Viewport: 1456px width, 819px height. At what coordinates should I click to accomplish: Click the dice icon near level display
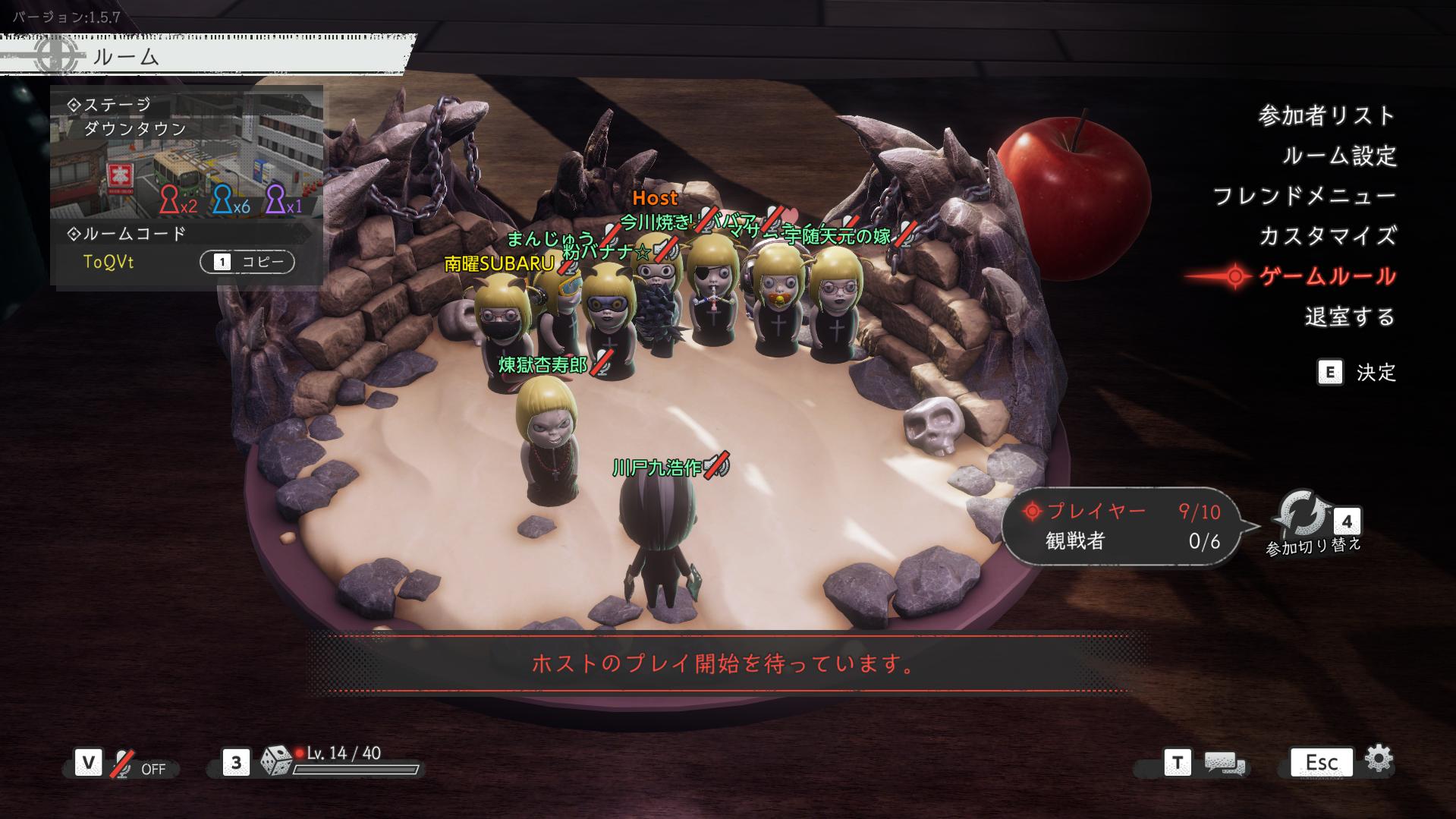[276, 761]
